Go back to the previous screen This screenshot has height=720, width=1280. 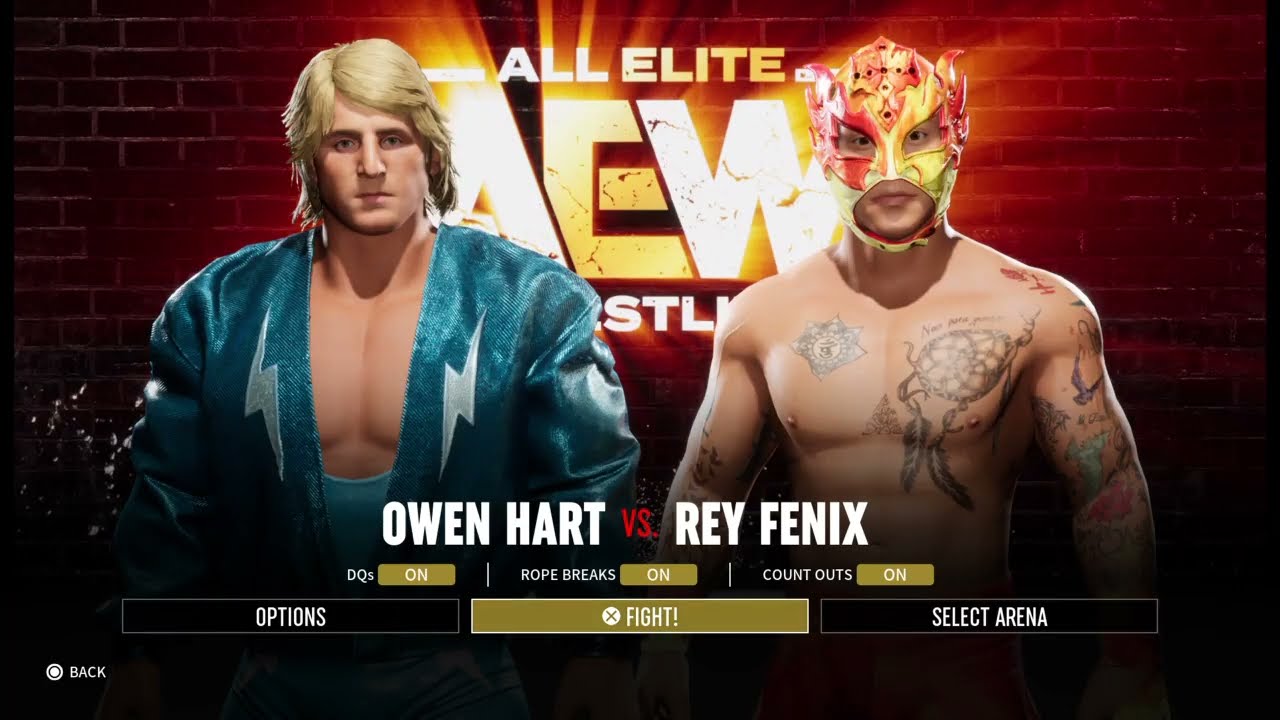pyautogui.click(x=76, y=672)
